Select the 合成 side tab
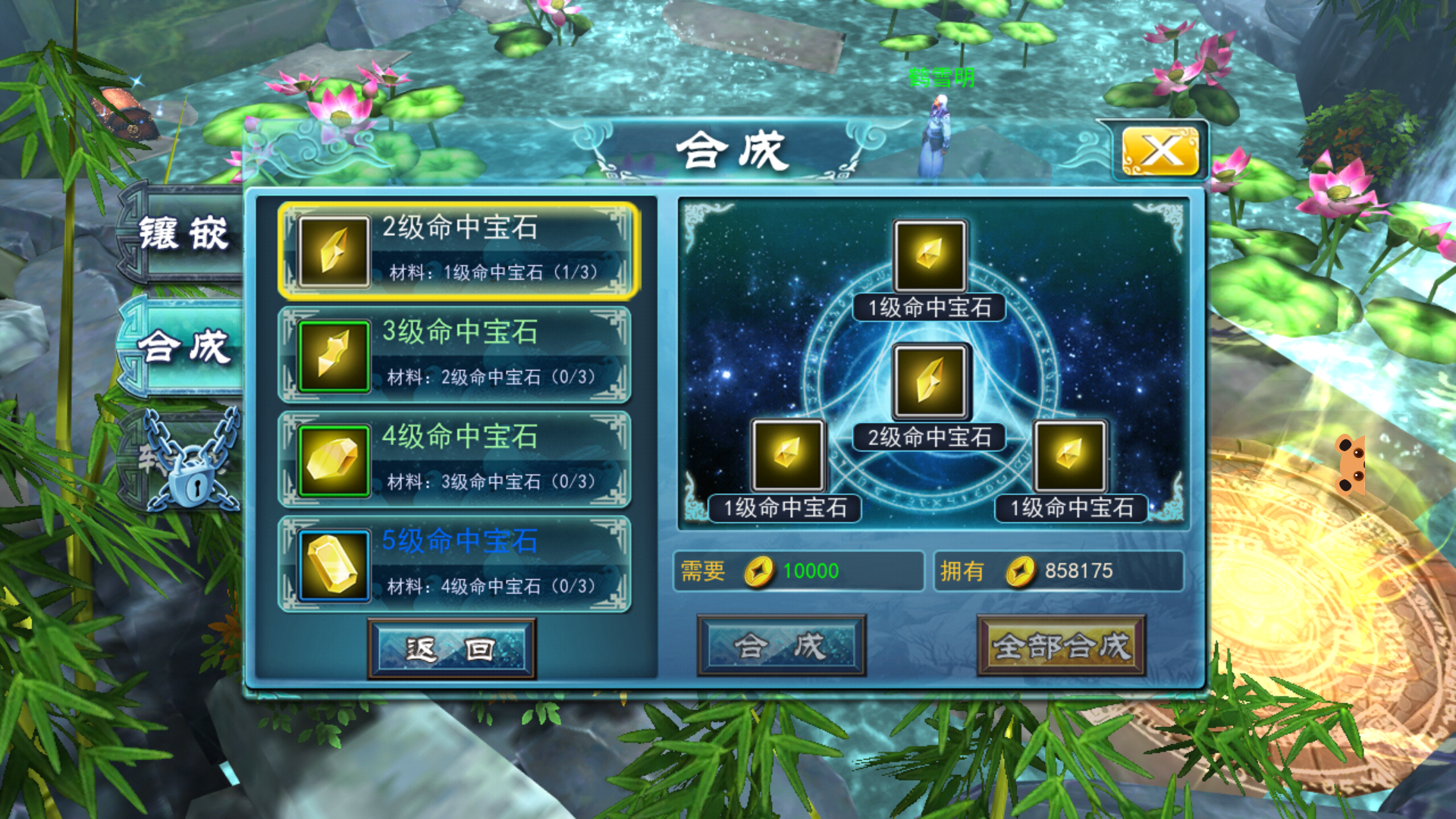This screenshot has height=819, width=1456. pos(182,347)
